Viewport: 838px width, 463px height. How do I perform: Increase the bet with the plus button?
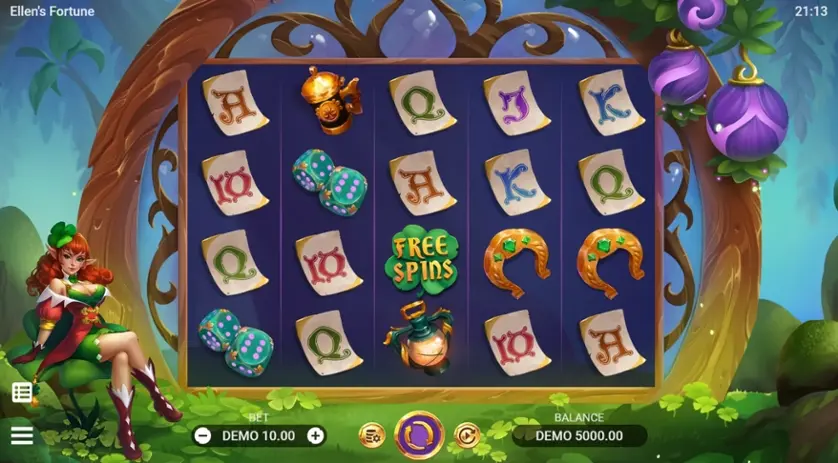point(316,435)
